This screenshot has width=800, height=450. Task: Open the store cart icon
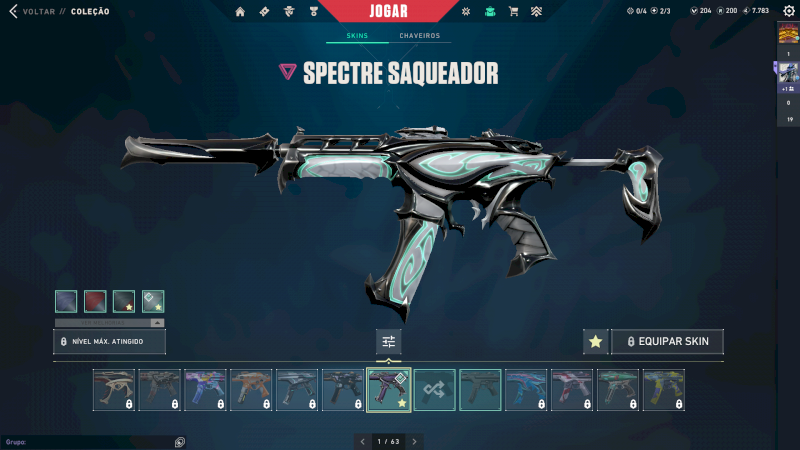point(513,11)
